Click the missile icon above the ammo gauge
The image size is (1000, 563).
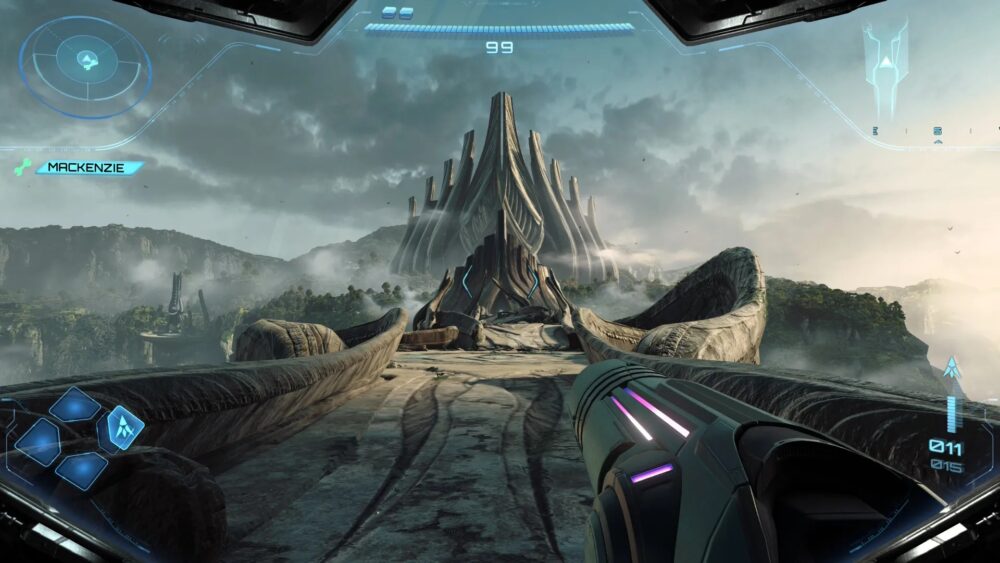pos(951,367)
